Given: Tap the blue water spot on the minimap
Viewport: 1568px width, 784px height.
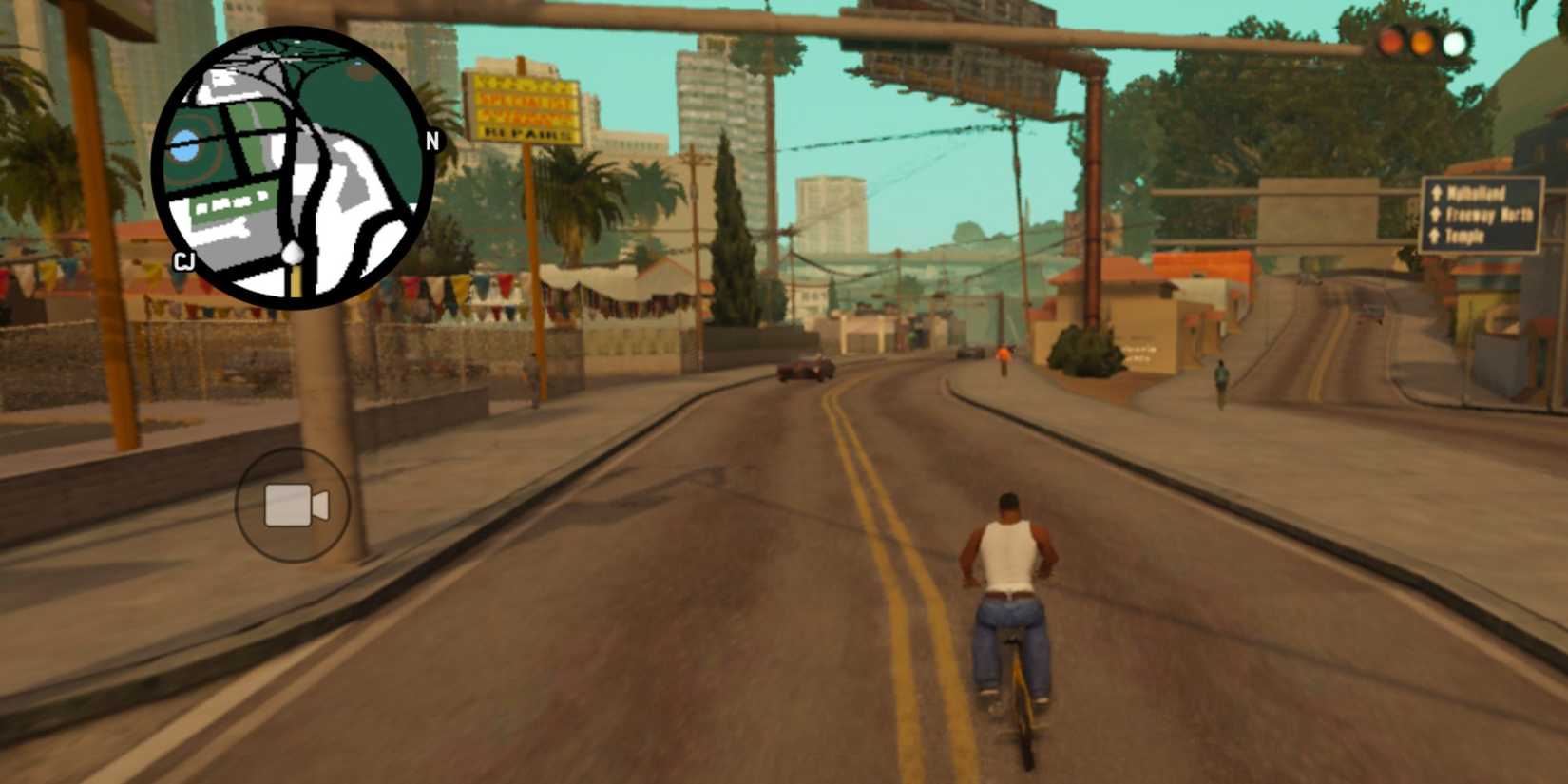Looking at the screenshot, I should coord(184,143).
